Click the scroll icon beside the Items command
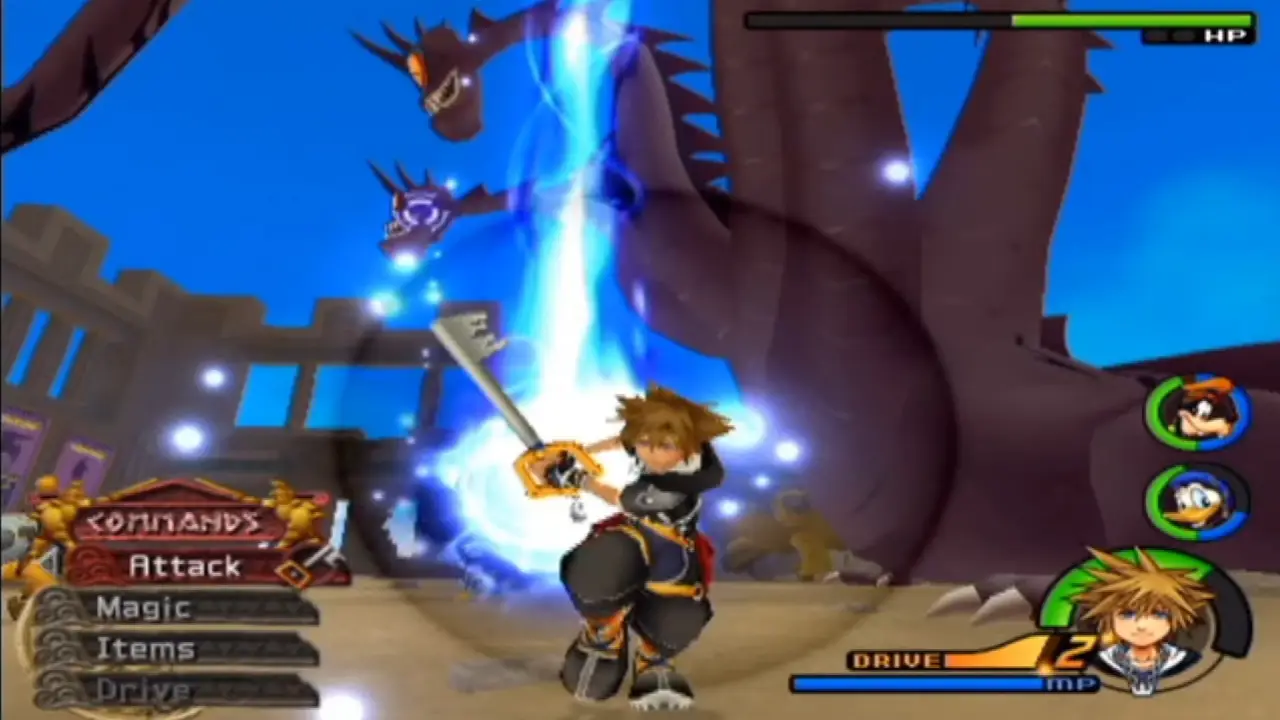The image size is (1280, 720). coord(56,646)
